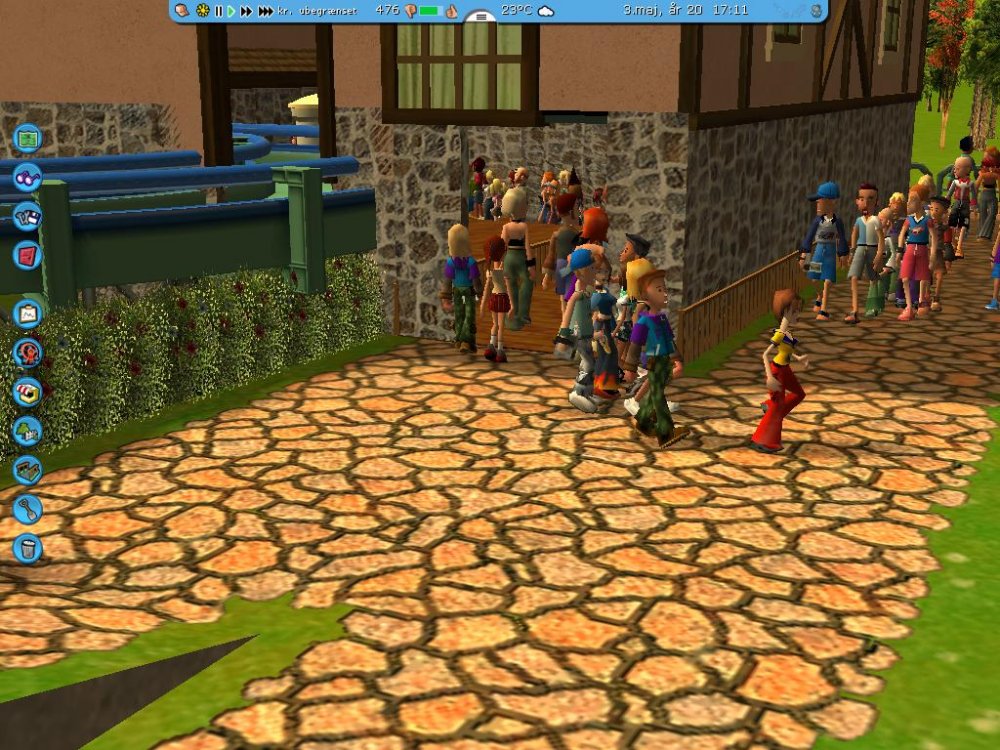Activate the trash can delete tool
Screen dimensions: 1000x750
pyautogui.click(x=27, y=548)
